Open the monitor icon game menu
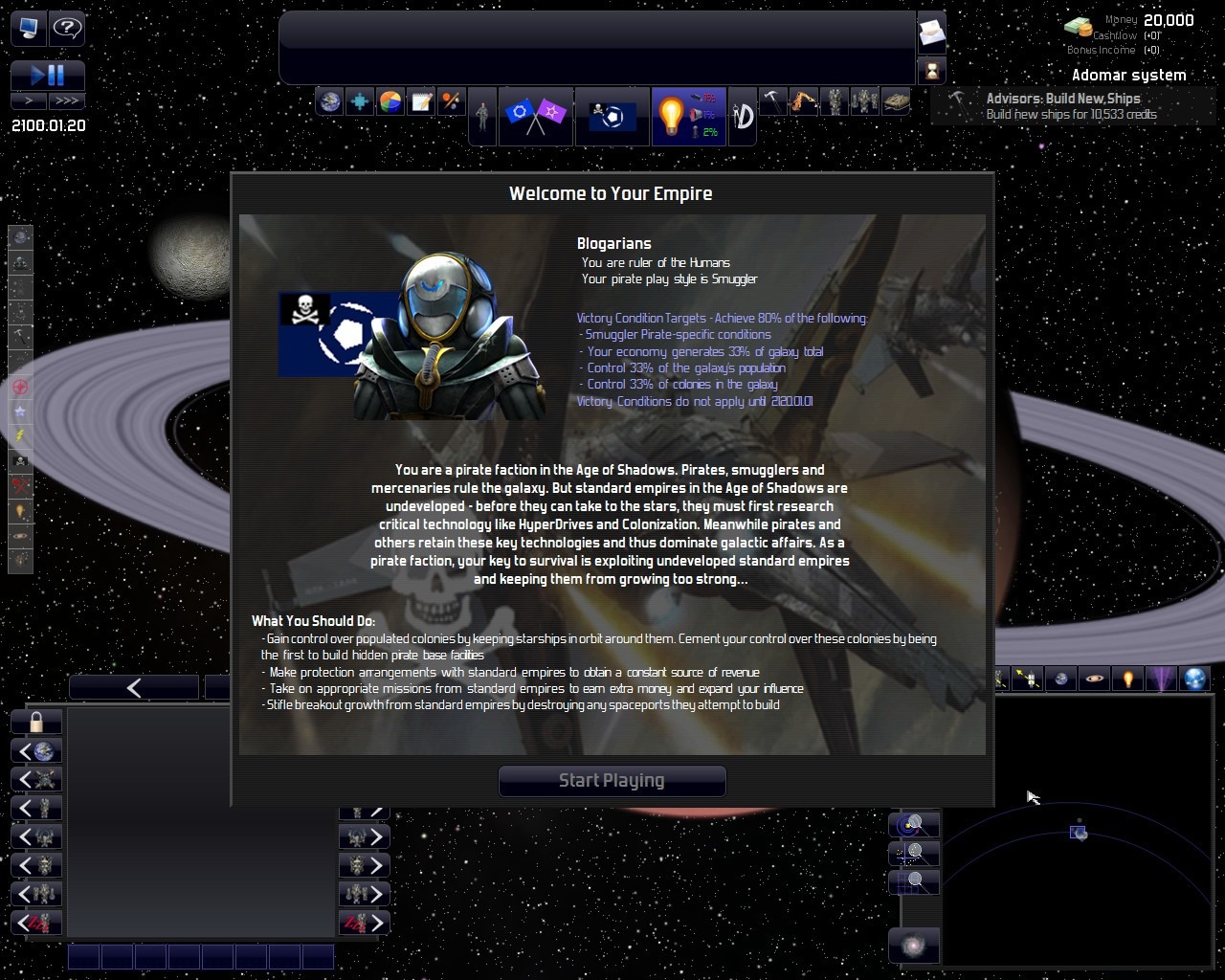Viewport: 1225px width, 980px height. pyautogui.click(x=28, y=28)
